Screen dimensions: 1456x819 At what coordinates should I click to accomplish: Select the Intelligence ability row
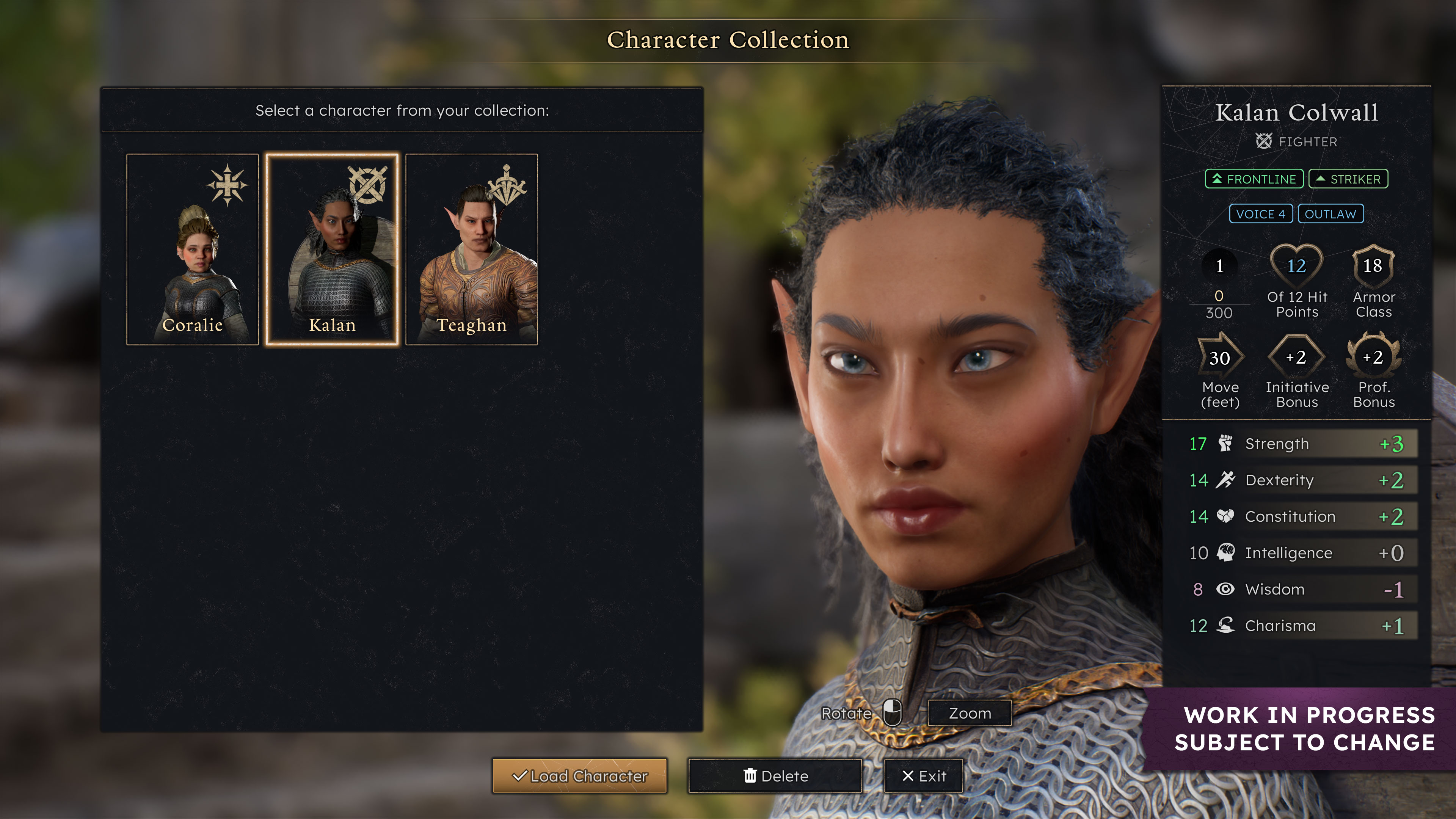pos(1297,553)
